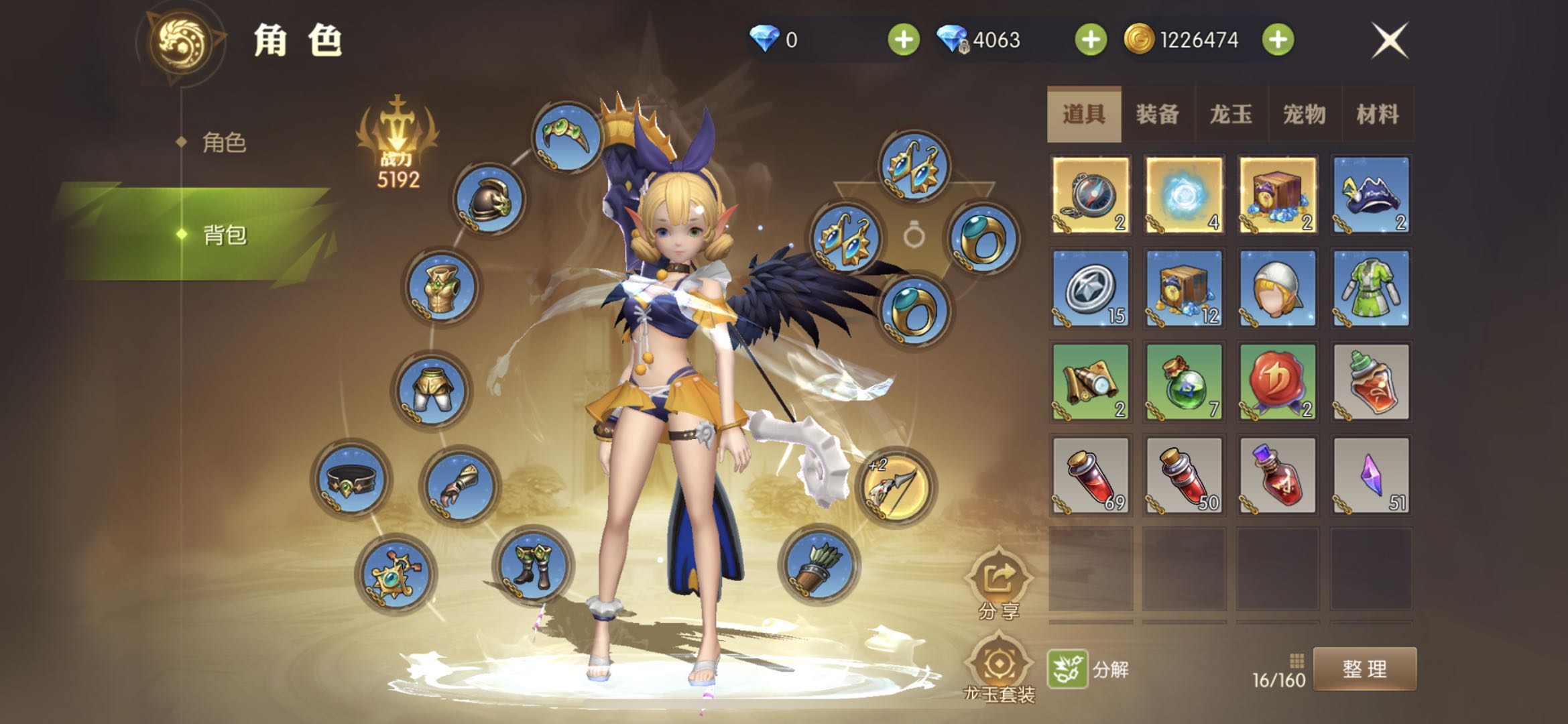Select the equipped bow weapon slot
The height and width of the screenshot is (724, 1568).
pyautogui.click(x=896, y=487)
